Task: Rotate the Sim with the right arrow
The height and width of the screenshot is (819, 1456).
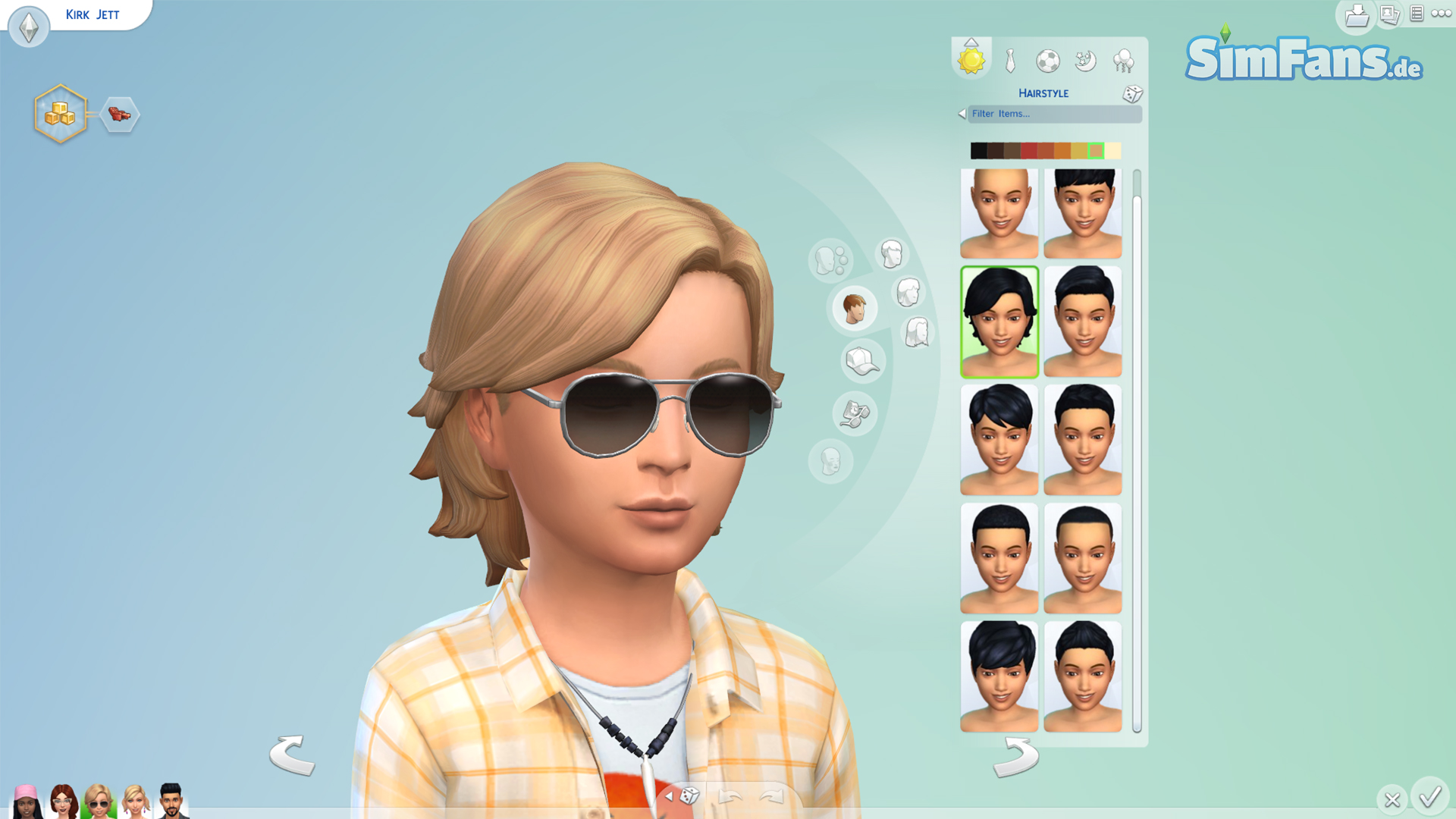Action: coord(1016,758)
